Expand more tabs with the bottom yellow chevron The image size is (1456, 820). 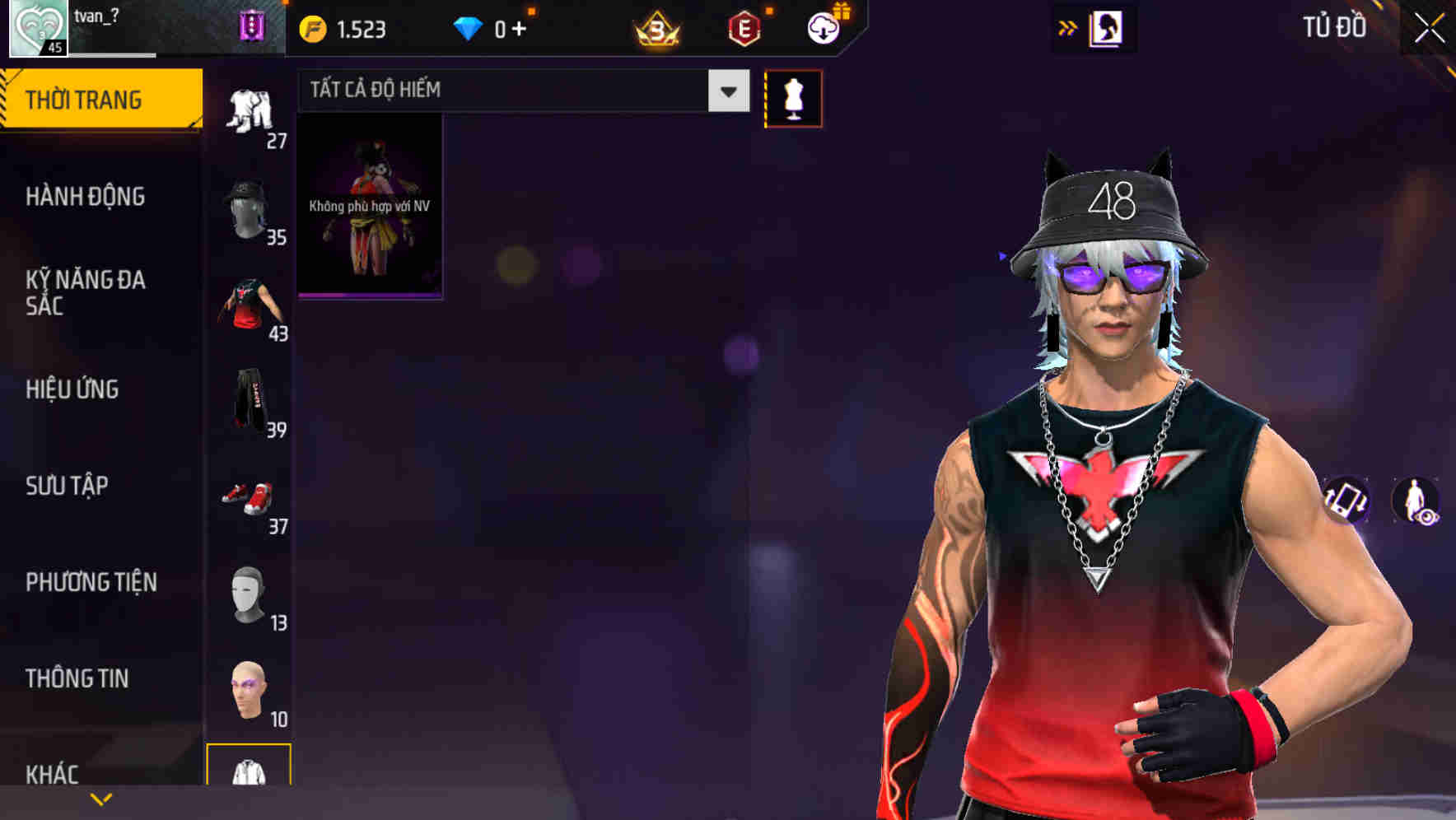(101, 798)
